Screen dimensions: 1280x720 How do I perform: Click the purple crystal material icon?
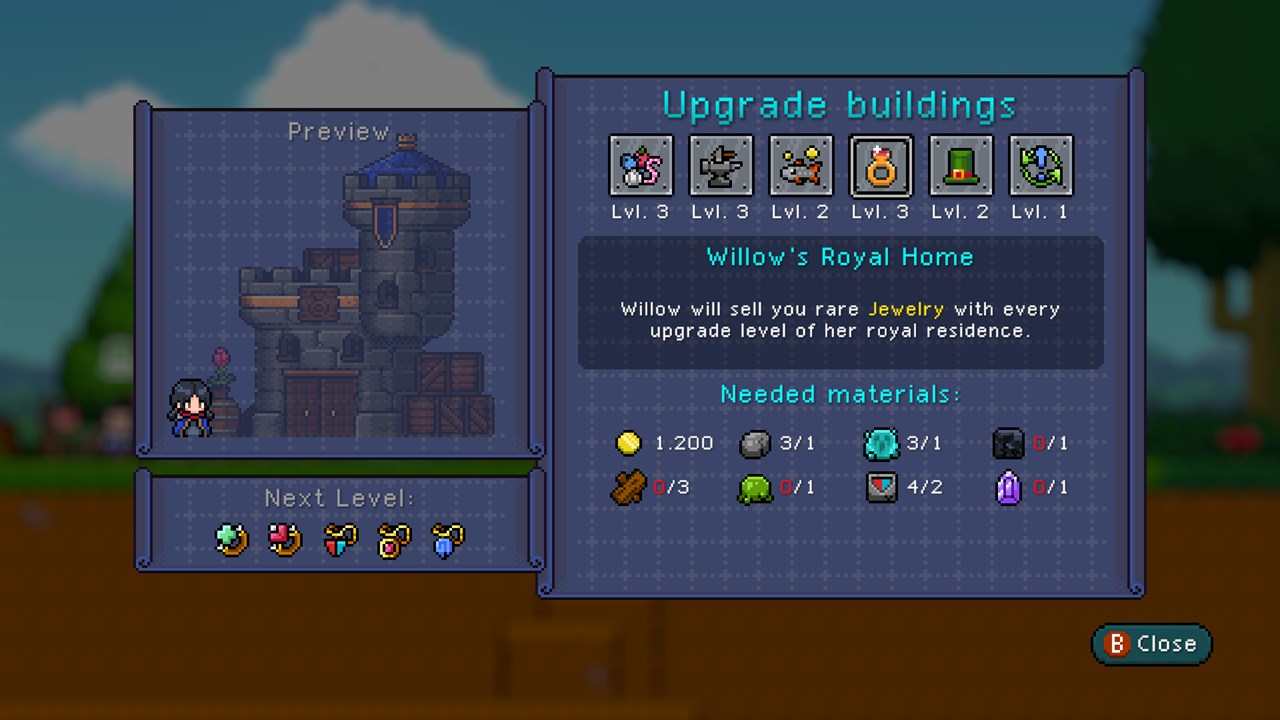point(1008,489)
